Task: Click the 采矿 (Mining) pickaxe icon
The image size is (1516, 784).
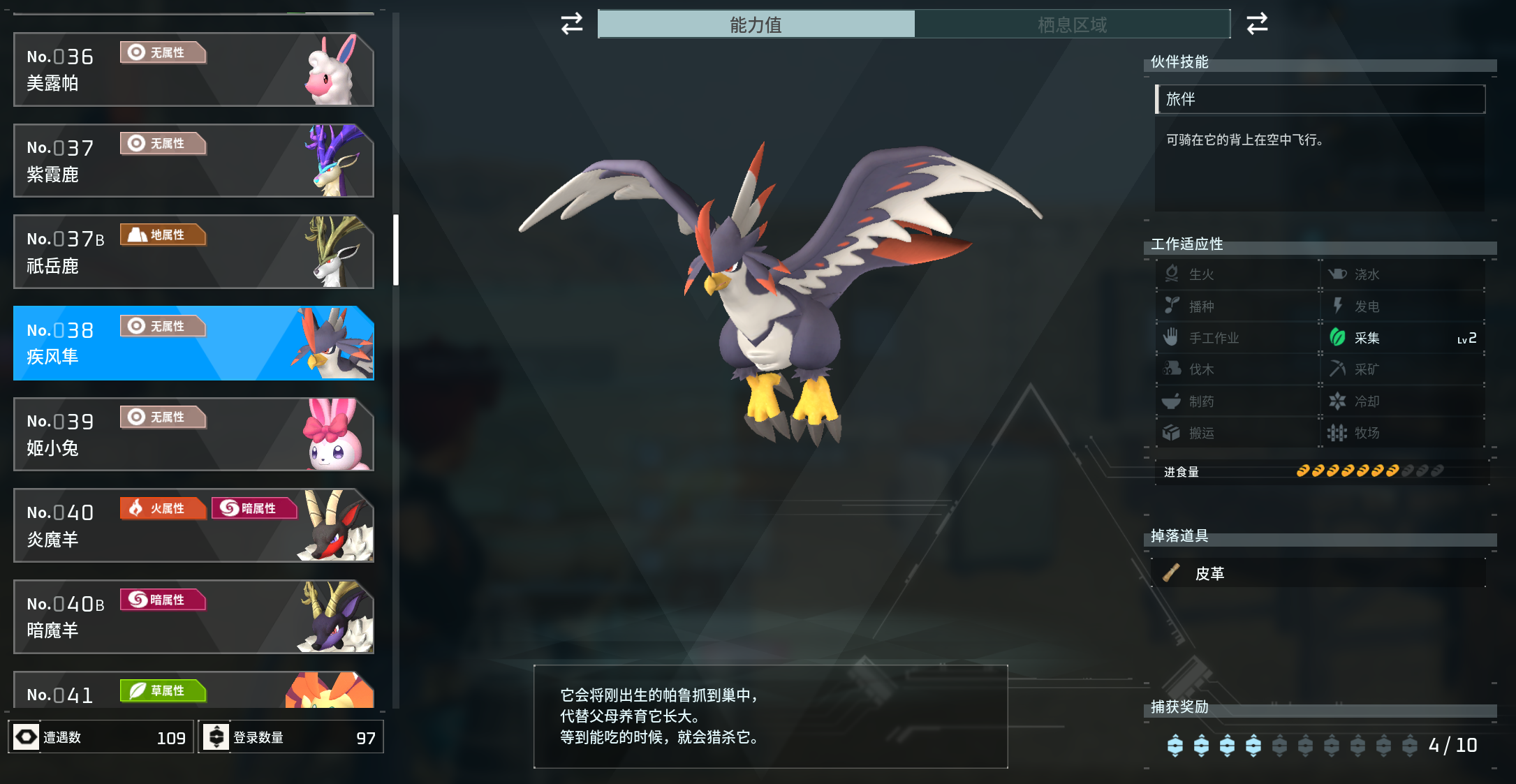Action: point(1337,369)
